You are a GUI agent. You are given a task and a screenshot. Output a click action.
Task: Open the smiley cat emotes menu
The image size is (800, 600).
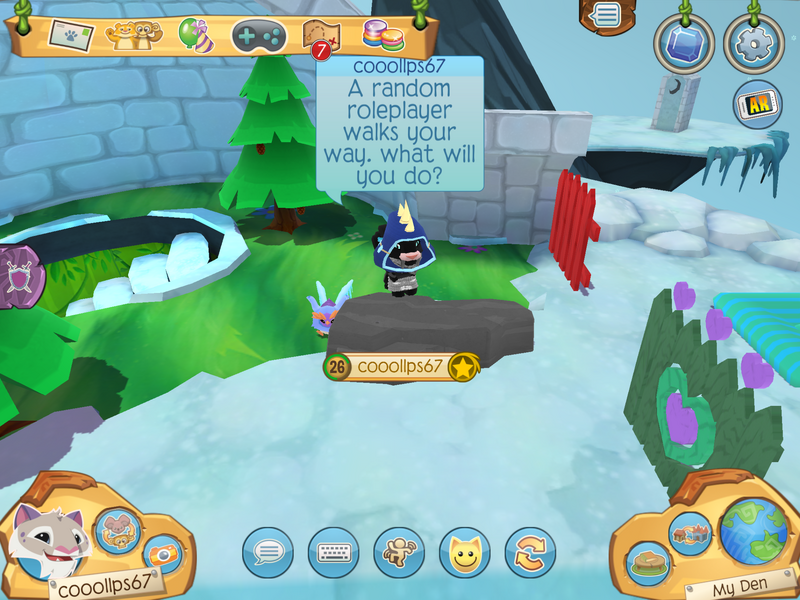coord(464,552)
